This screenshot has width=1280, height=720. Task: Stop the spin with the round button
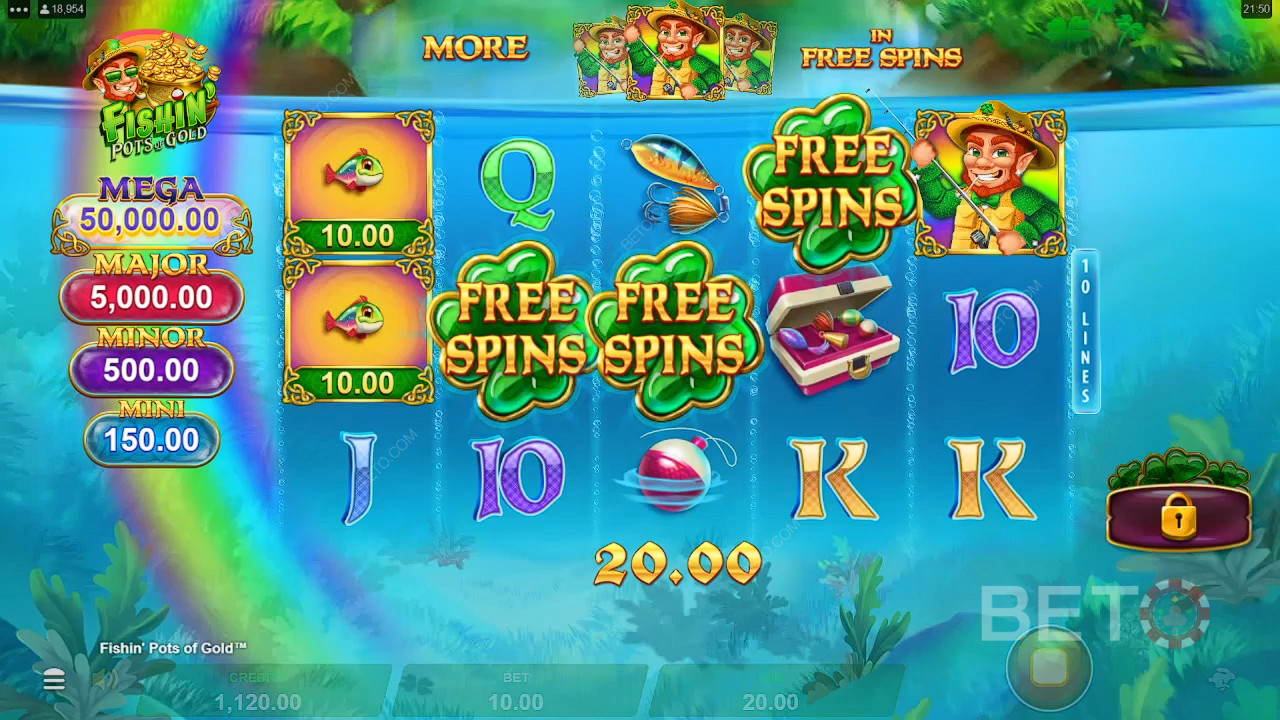pos(1049,669)
